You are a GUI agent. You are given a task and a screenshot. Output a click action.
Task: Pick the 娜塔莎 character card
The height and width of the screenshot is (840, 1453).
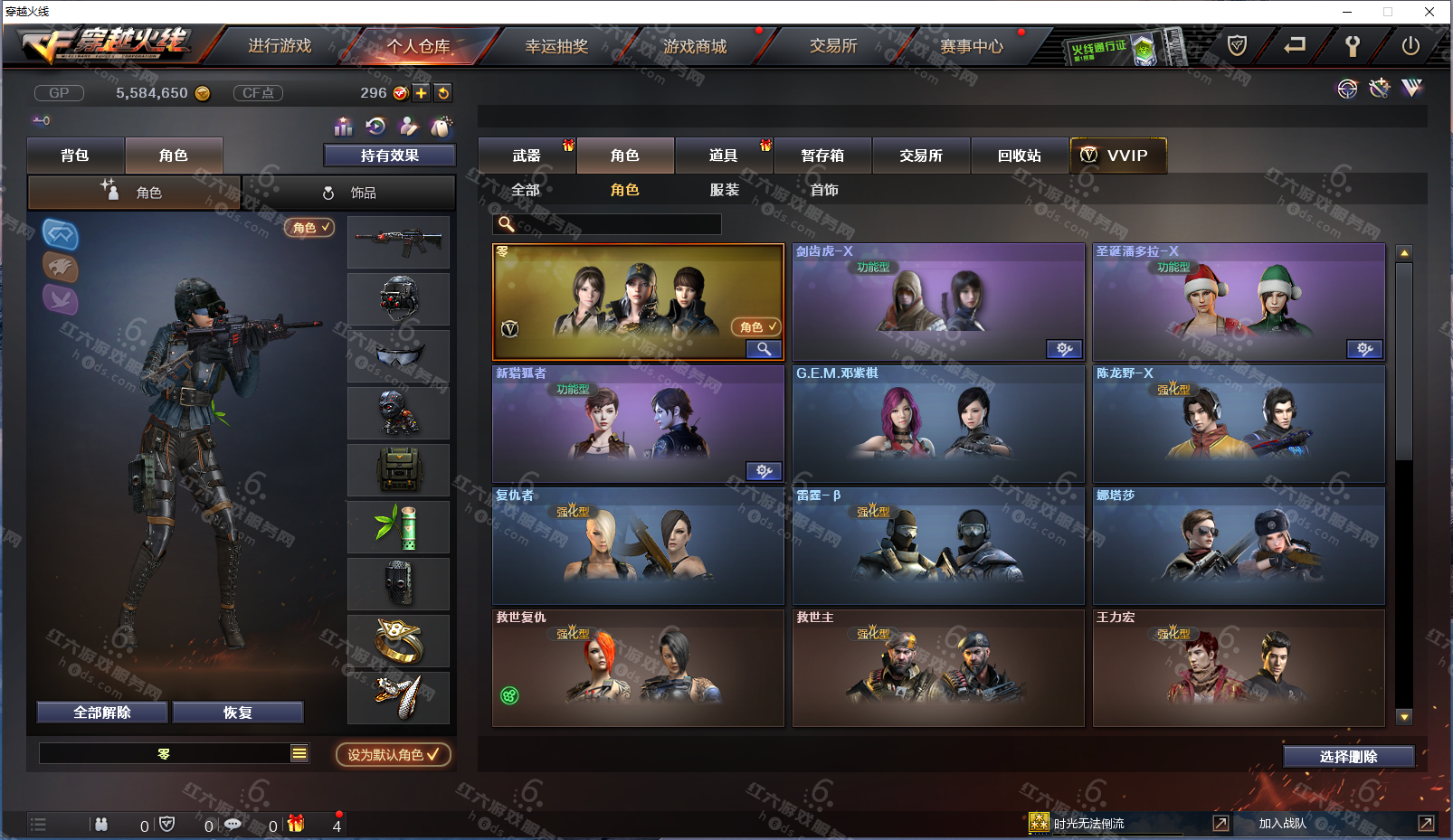[x=1239, y=546]
